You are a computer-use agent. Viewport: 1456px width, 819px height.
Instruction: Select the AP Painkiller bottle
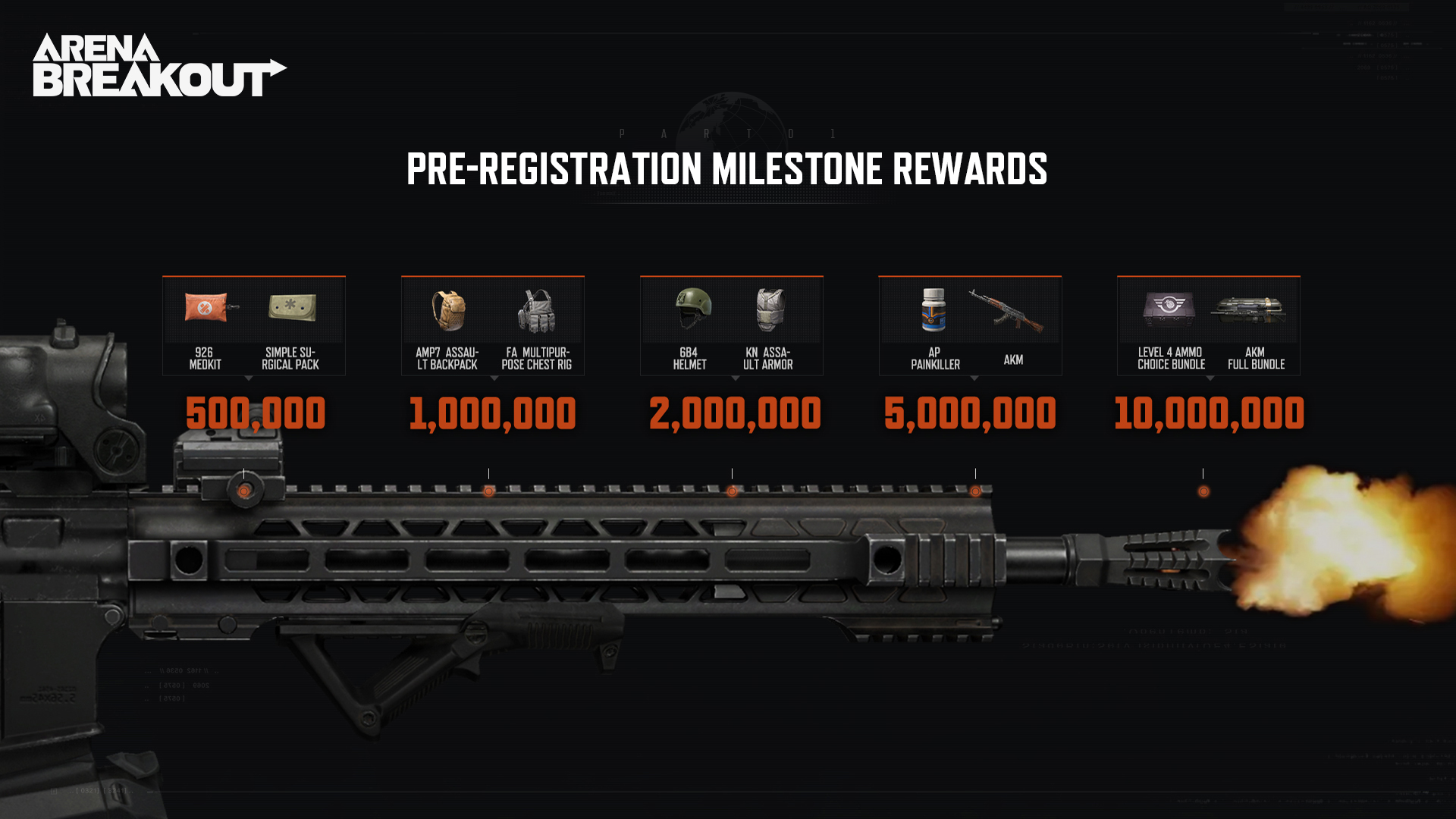coord(934,309)
